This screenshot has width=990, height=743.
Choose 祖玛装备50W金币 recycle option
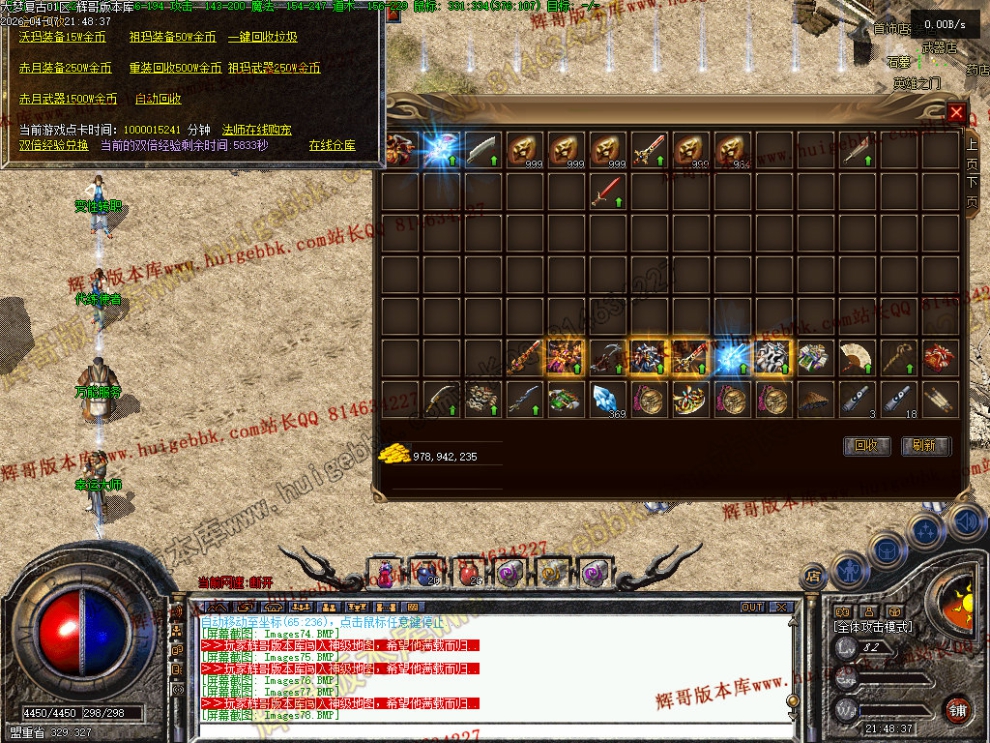[x=172, y=37]
